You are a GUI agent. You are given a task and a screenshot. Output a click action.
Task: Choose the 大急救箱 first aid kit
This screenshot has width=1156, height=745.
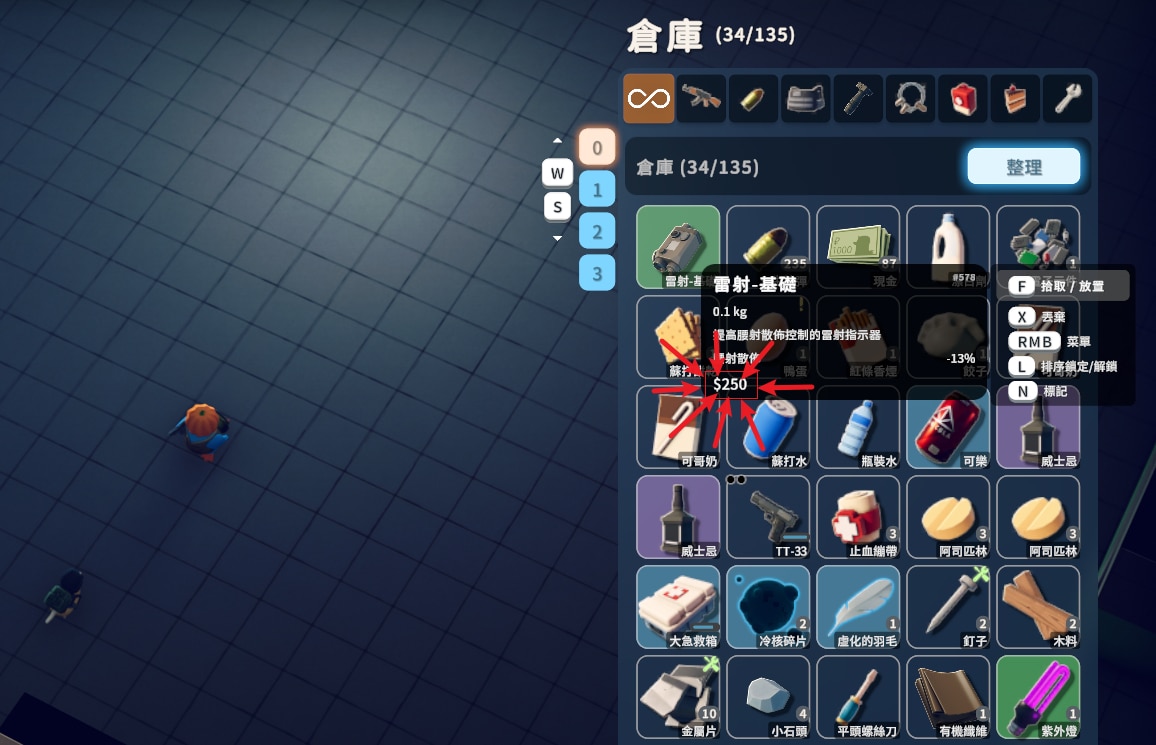coord(678,607)
